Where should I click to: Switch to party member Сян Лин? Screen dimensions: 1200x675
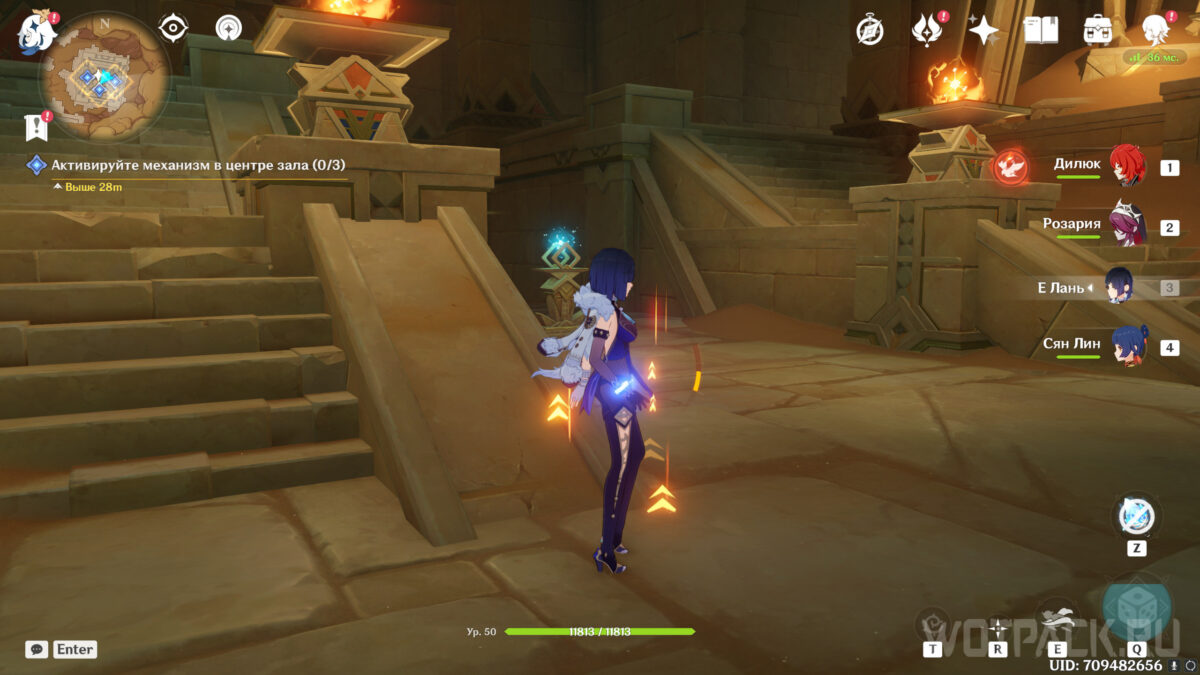click(1127, 347)
